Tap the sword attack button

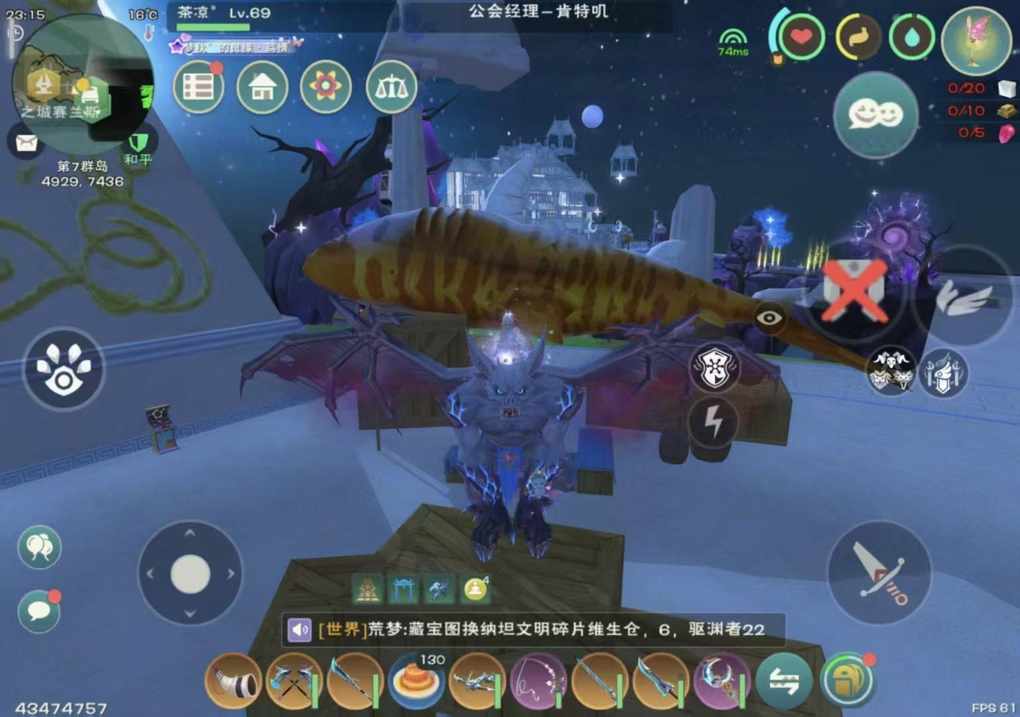pyautogui.click(x=879, y=573)
